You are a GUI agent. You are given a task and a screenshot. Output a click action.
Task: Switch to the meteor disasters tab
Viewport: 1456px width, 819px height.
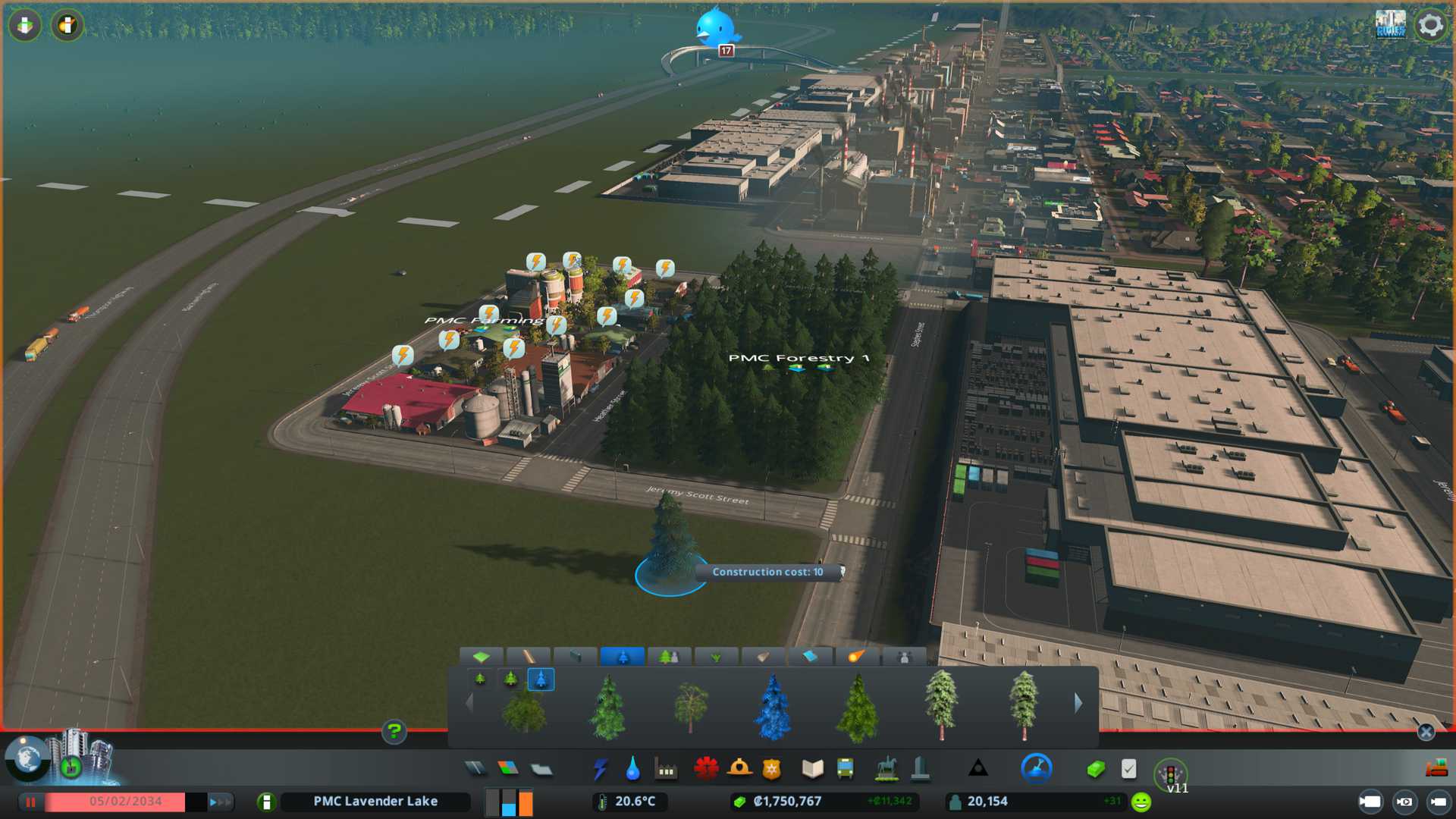856,657
